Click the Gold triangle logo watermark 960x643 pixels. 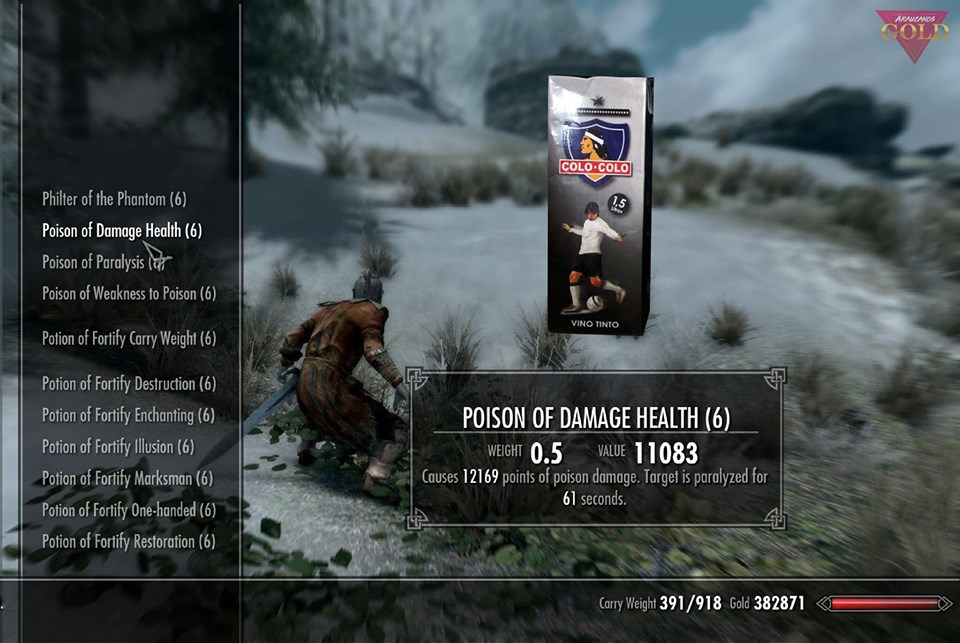(x=912, y=34)
